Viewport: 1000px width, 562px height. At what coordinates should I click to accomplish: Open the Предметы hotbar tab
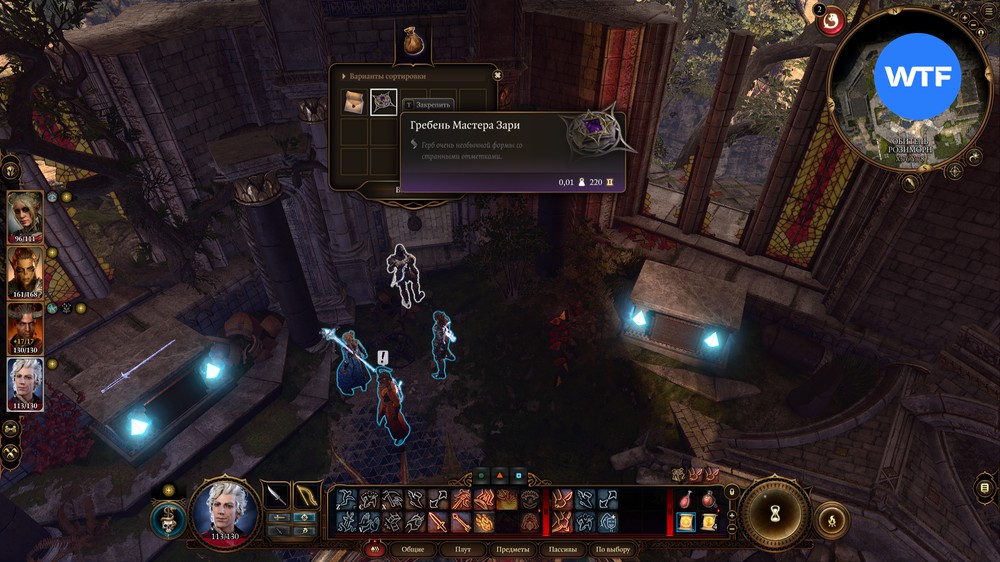pos(514,549)
